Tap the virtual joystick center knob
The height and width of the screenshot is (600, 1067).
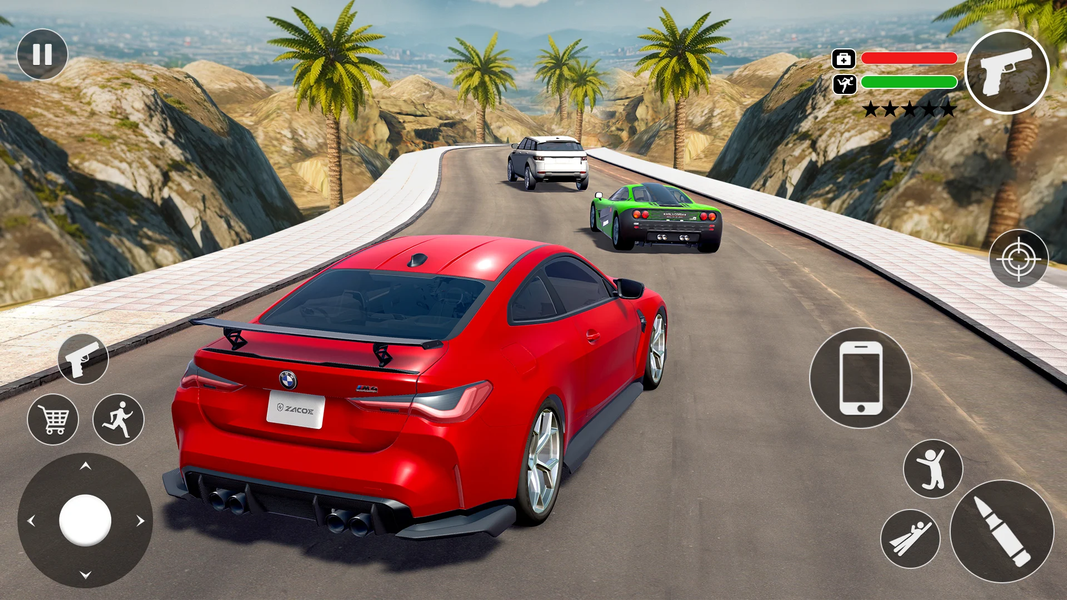[85, 520]
